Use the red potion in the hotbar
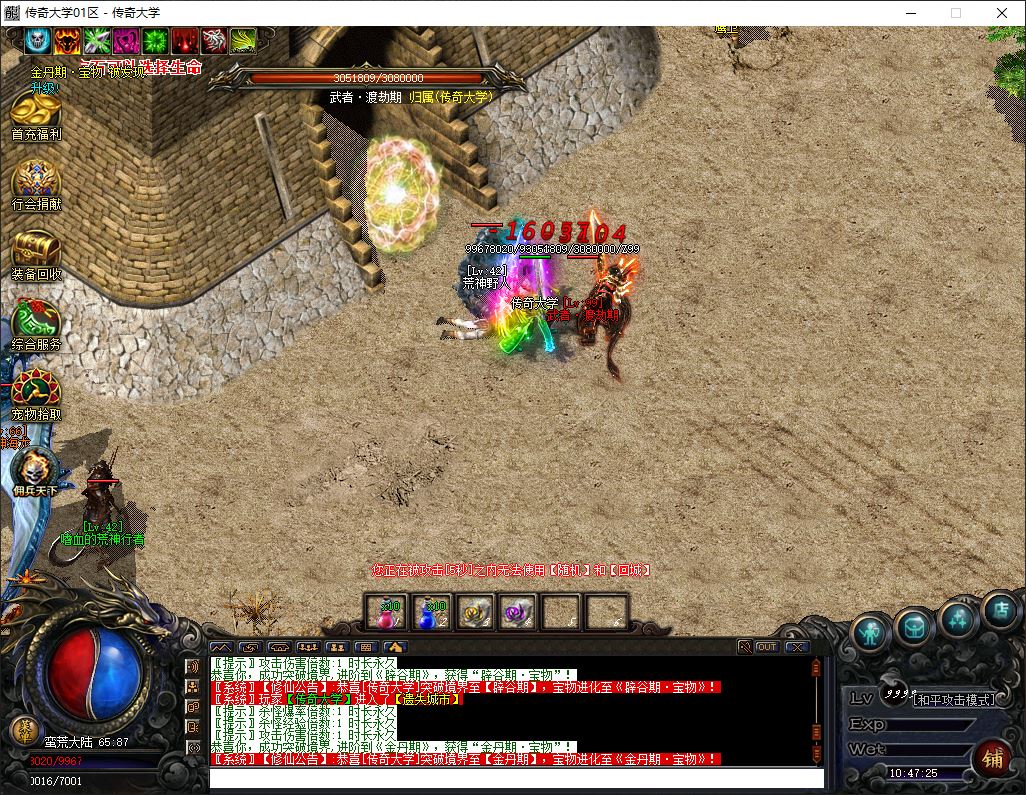 coord(385,612)
